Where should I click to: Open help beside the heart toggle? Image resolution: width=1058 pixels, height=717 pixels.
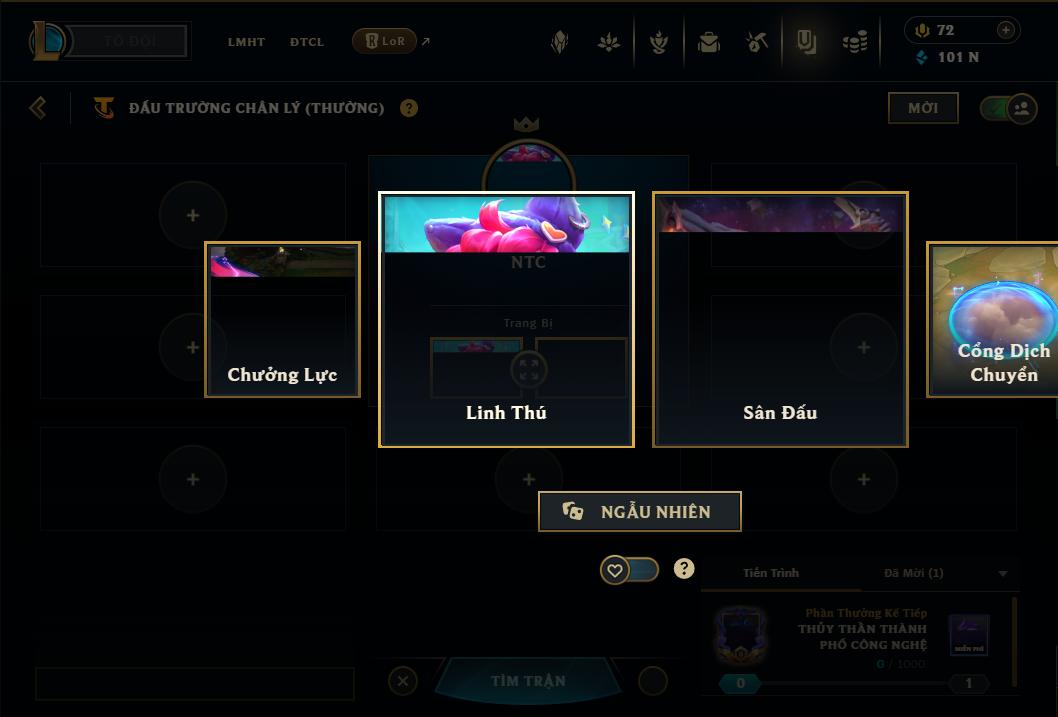tap(684, 569)
